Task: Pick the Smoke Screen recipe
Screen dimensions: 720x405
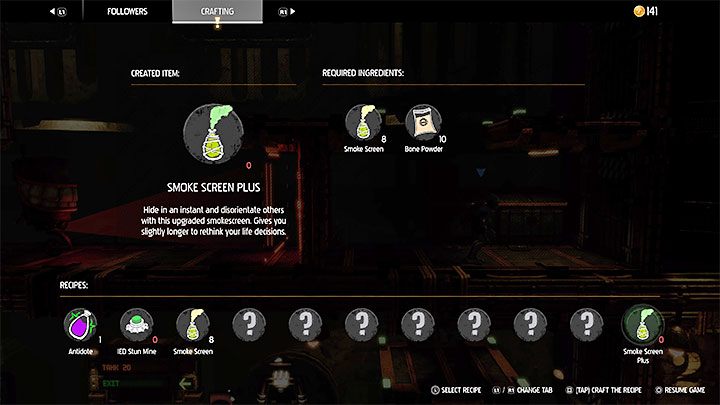Action: (x=191, y=324)
